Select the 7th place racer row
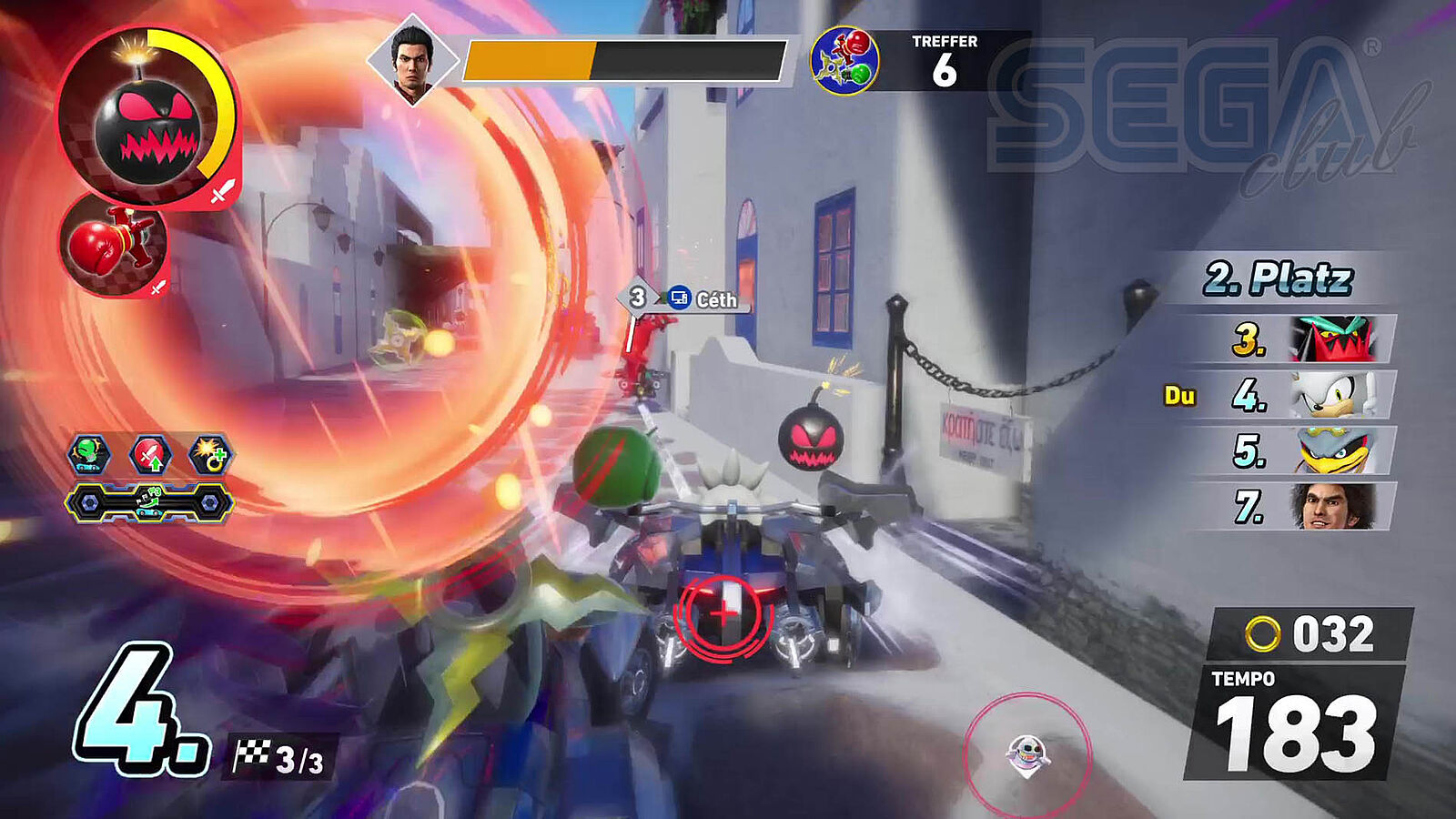Screen dimensions: 1456x819 [x=1303, y=507]
